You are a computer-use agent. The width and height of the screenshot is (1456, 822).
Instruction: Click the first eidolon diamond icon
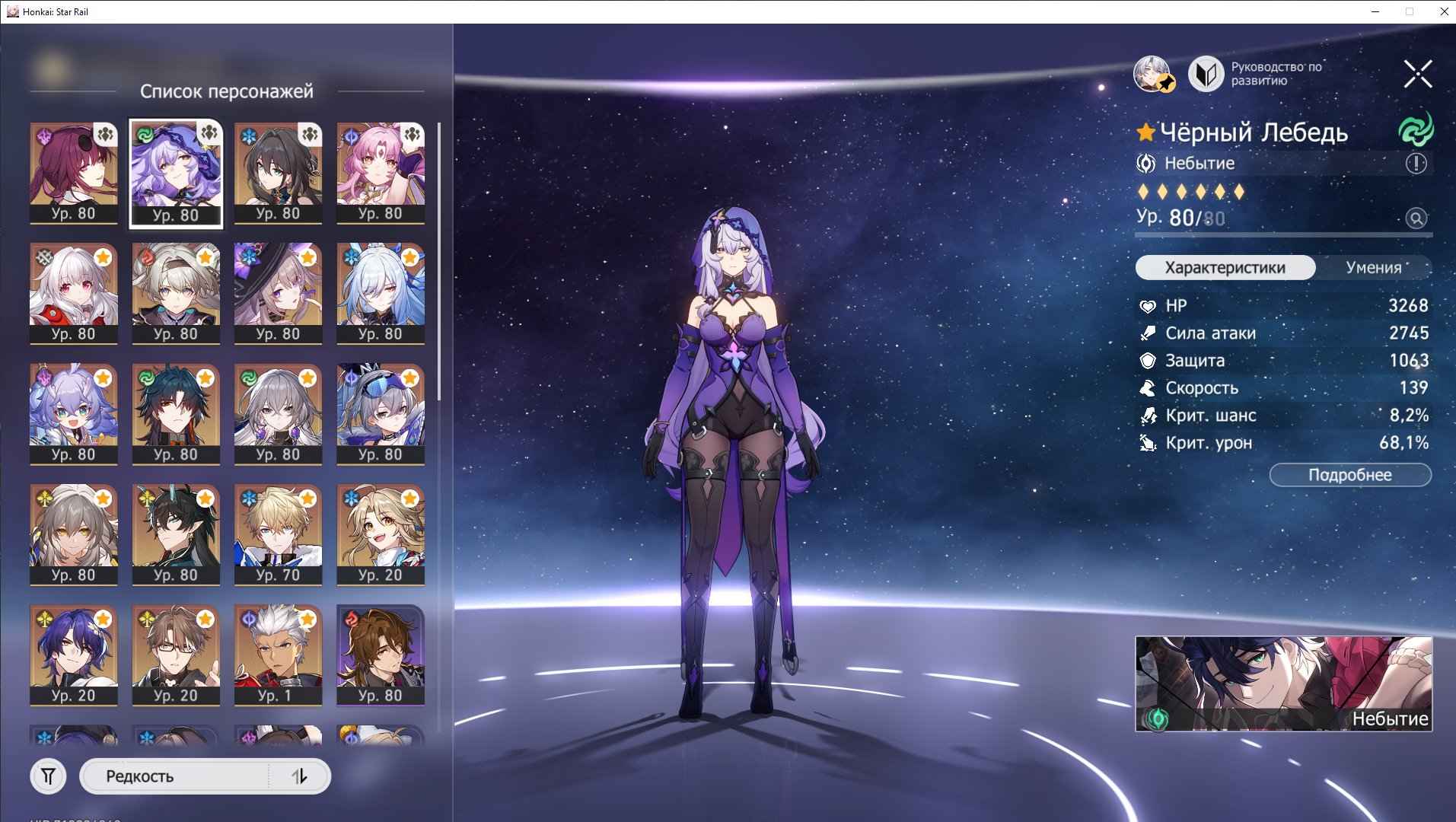pyautogui.click(x=1145, y=193)
